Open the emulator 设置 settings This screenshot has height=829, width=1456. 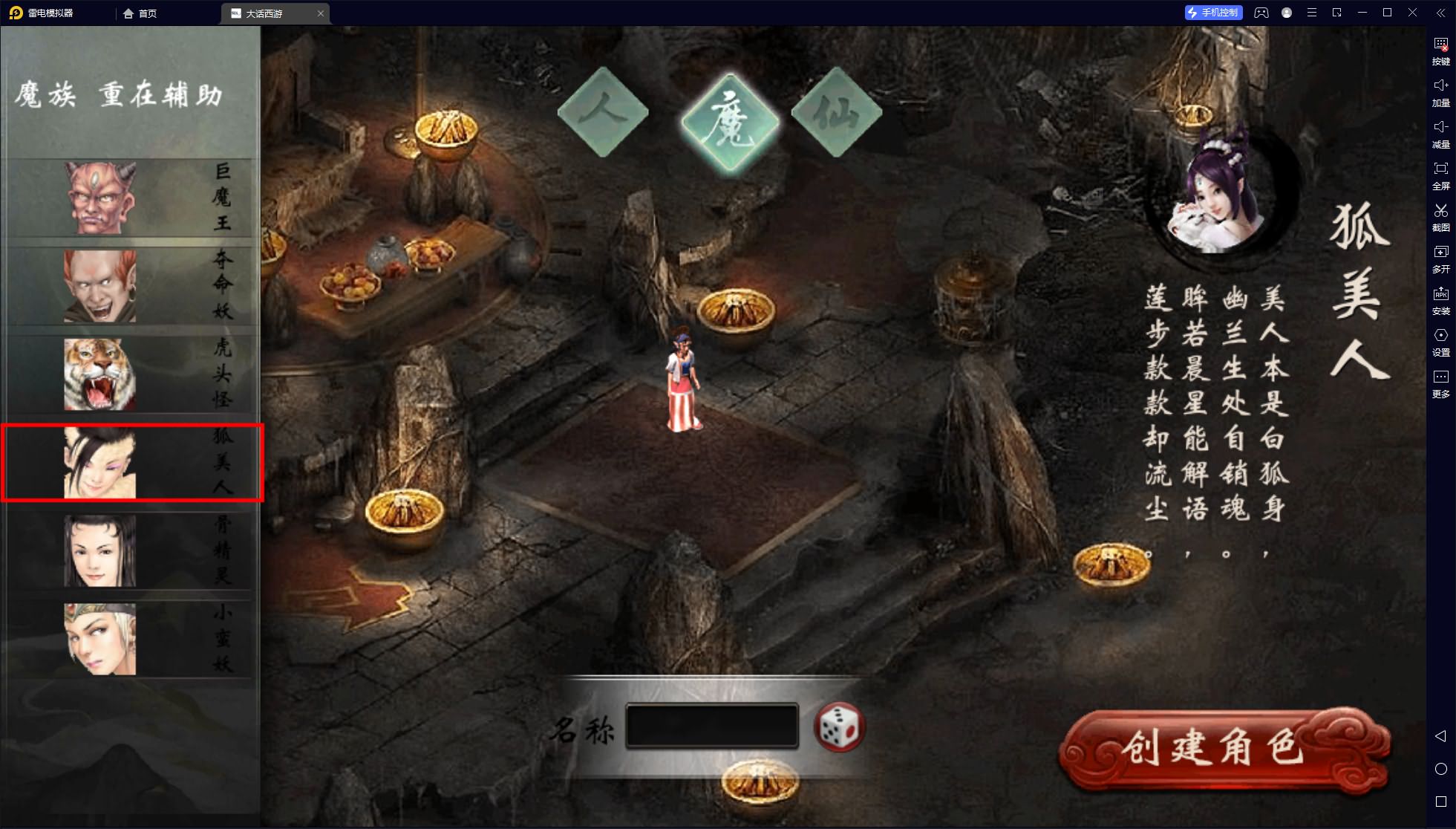(1440, 342)
